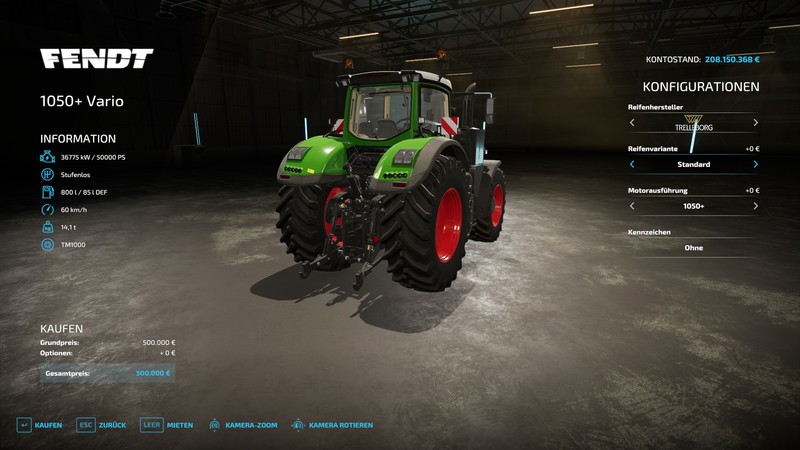
Task: Choose next Reifenvariante after Standard
Action: point(755,164)
